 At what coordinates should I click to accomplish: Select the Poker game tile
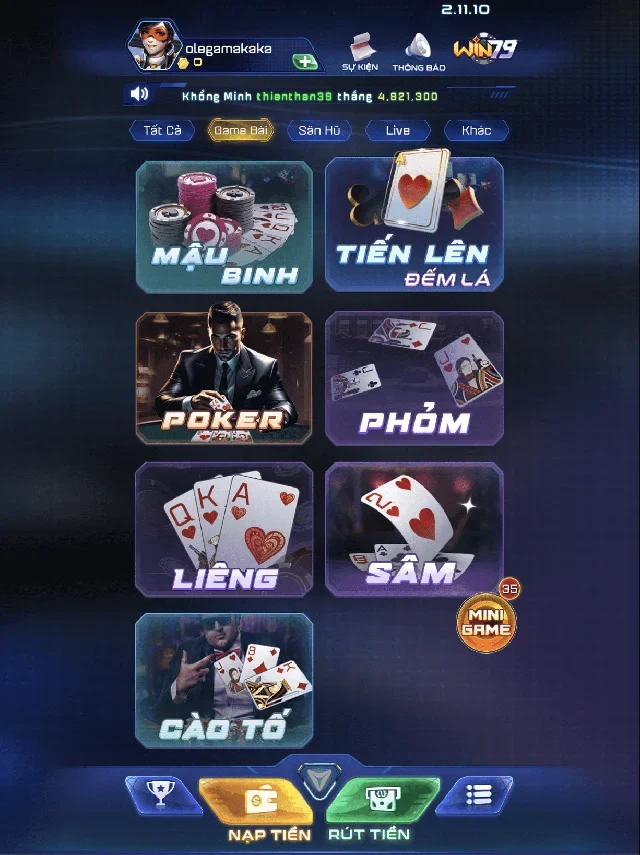[224, 378]
